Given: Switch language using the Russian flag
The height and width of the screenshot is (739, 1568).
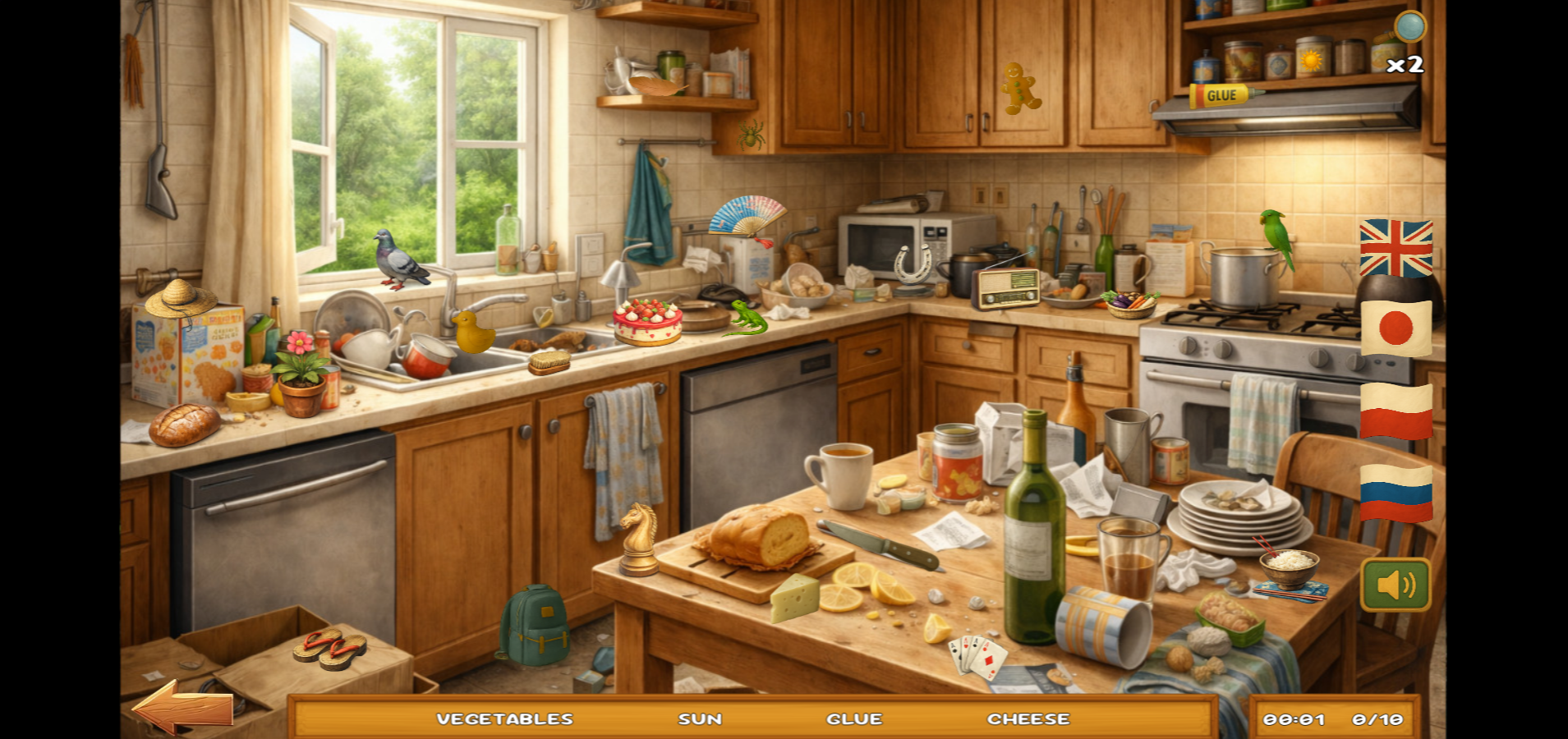Looking at the screenshot, I should (1395, 492).
